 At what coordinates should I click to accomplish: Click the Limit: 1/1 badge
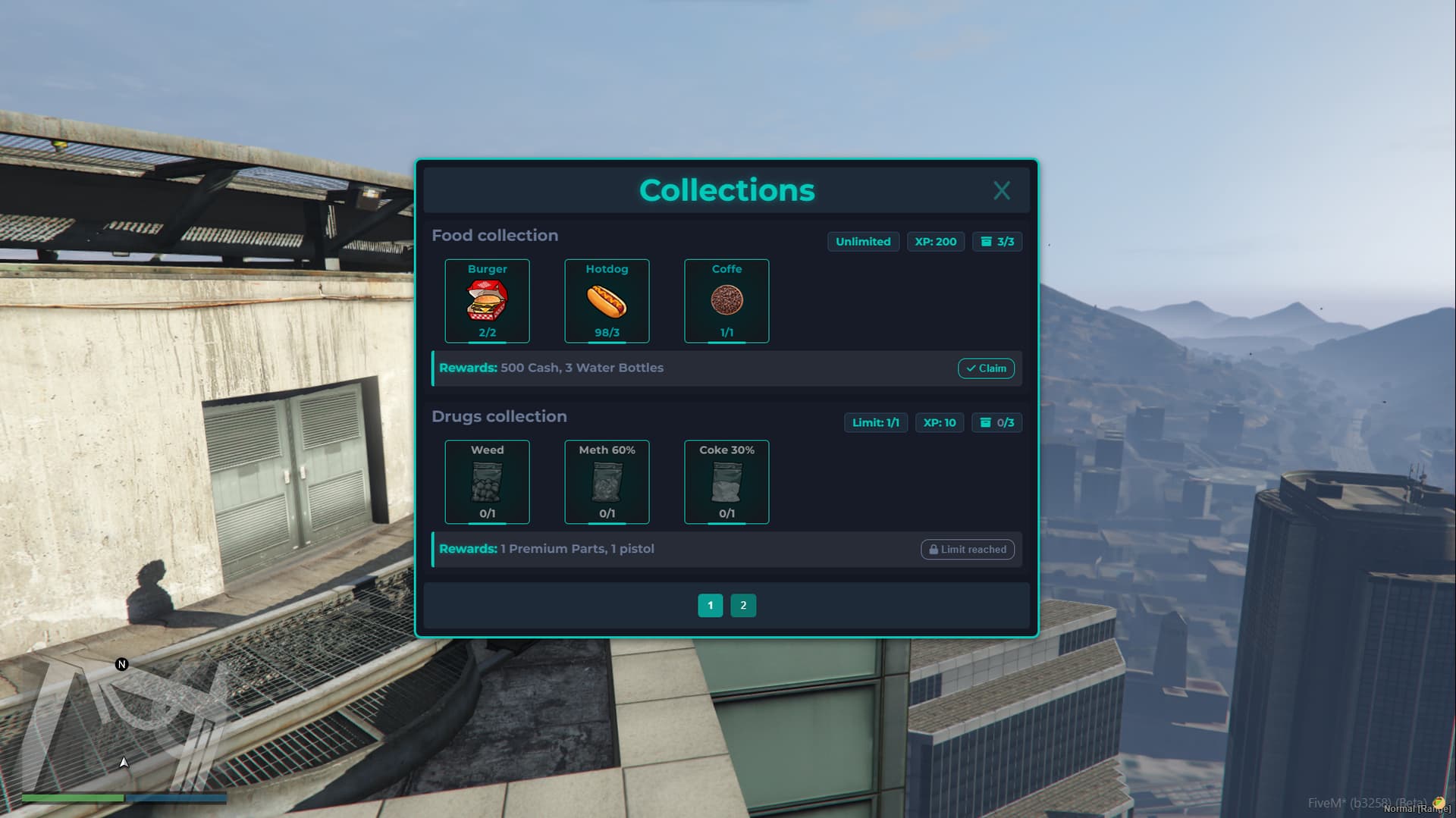pos(875,422)
